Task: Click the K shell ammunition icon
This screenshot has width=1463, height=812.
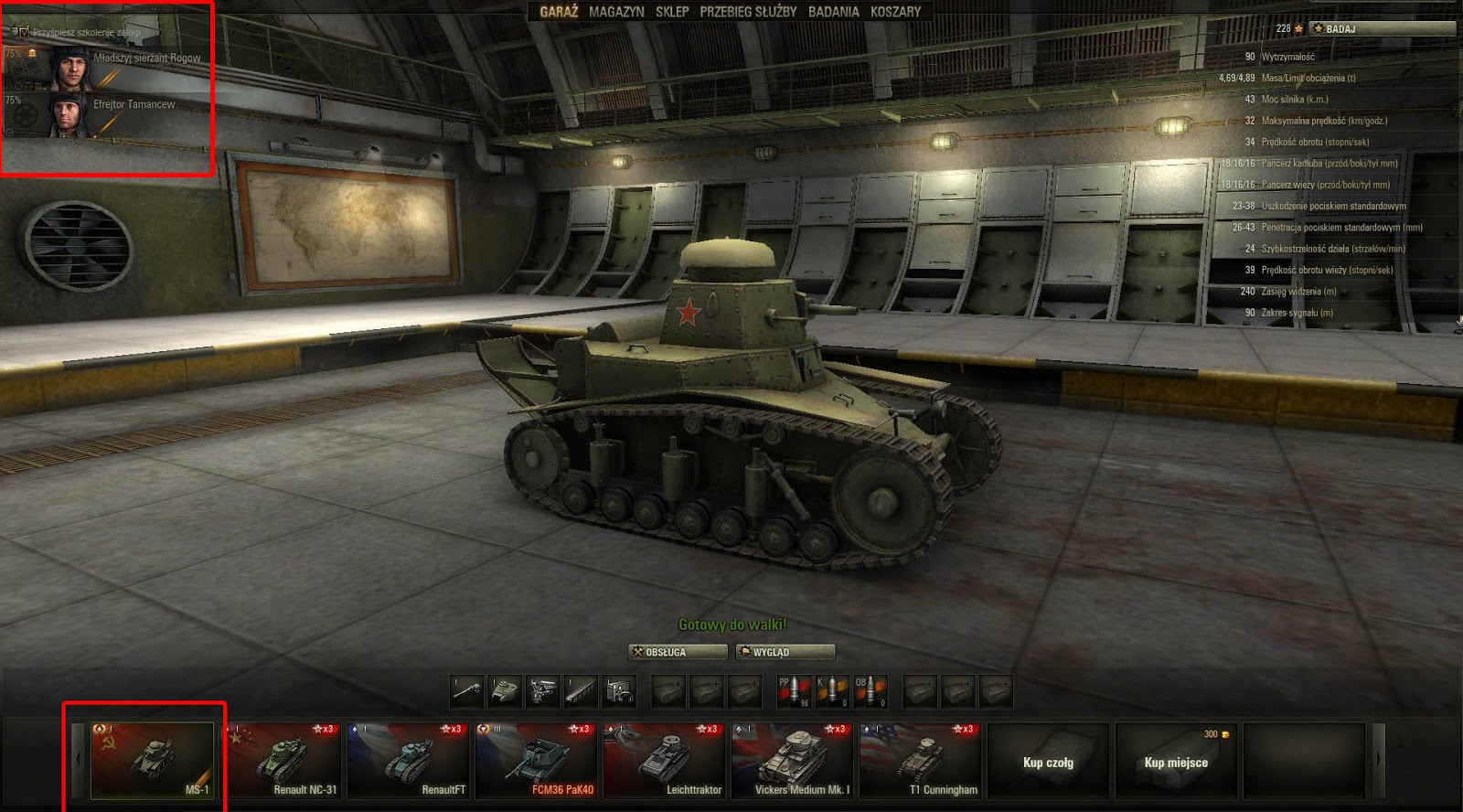Action: [830, 691]
